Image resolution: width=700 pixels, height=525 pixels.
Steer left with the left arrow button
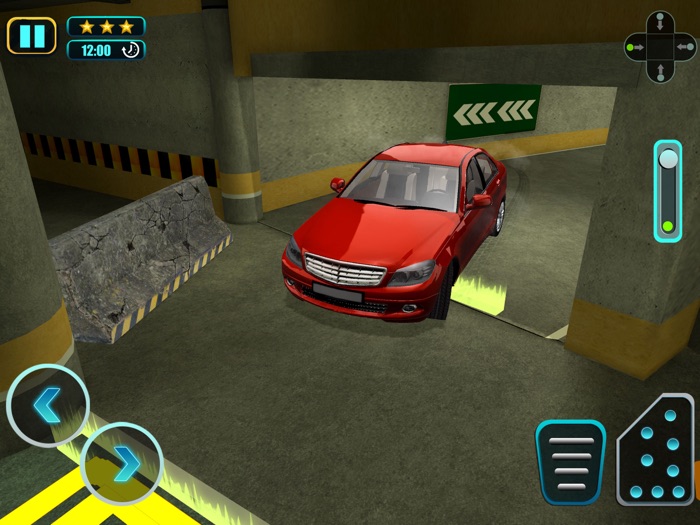pos(47,405)
